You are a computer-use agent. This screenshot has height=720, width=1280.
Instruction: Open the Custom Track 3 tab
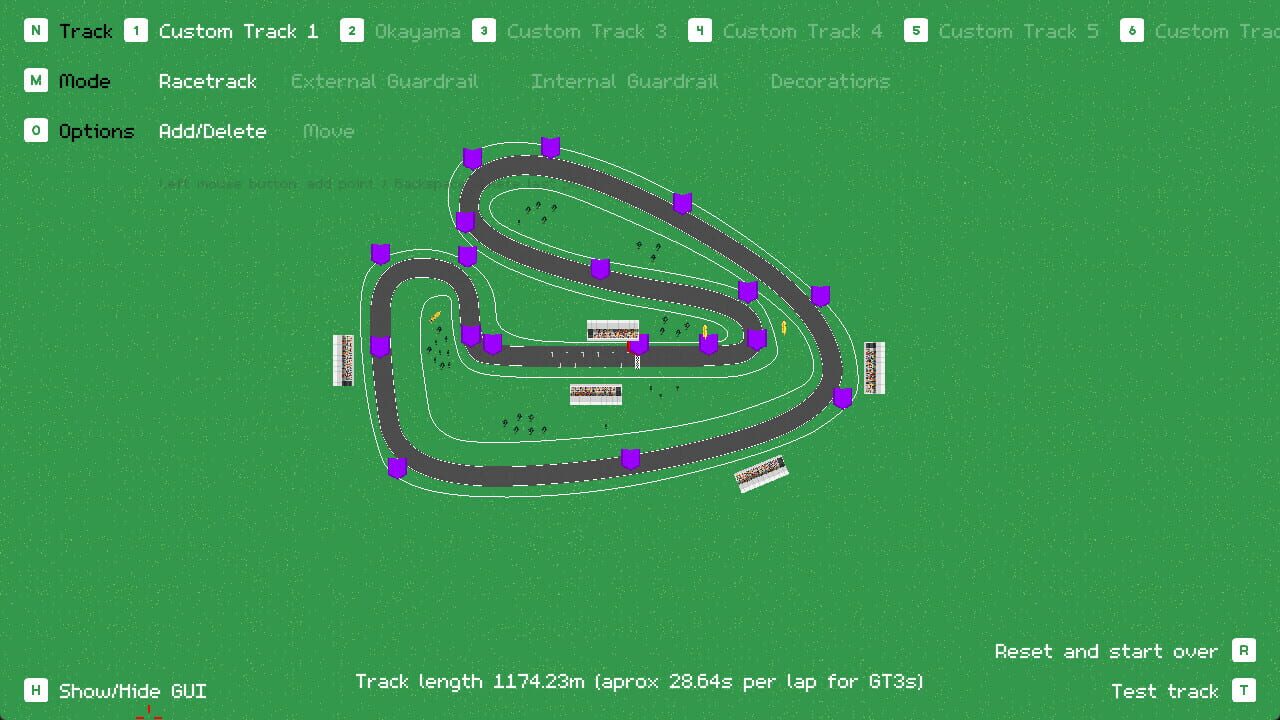pos(587,31)
